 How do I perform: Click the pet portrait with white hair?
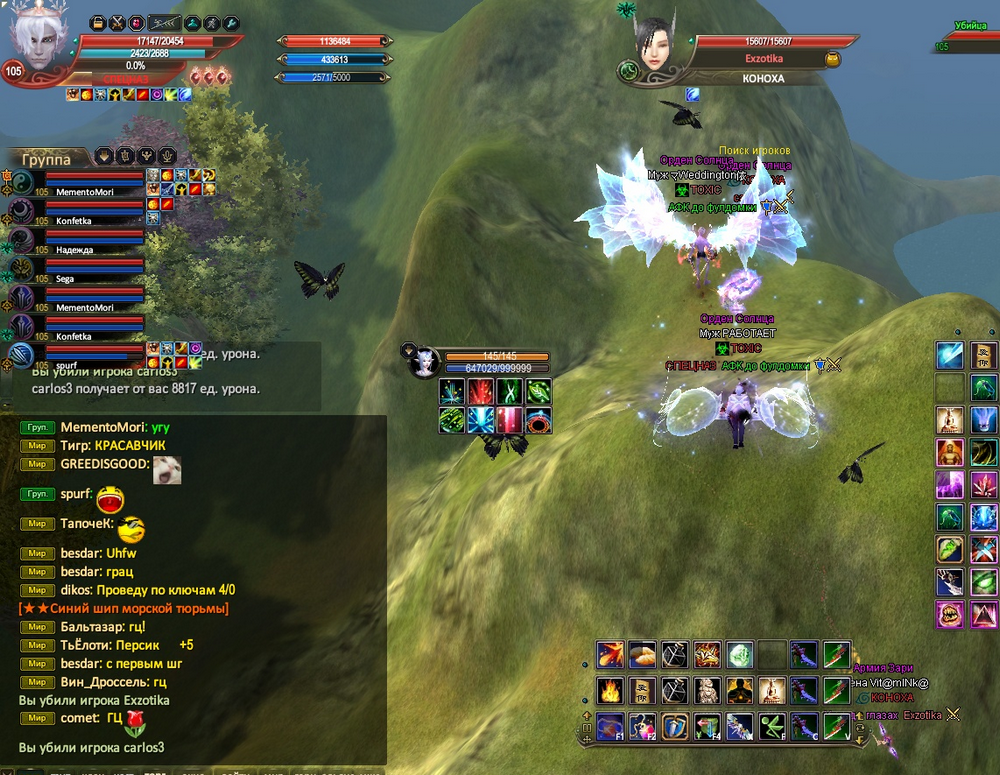423,362
